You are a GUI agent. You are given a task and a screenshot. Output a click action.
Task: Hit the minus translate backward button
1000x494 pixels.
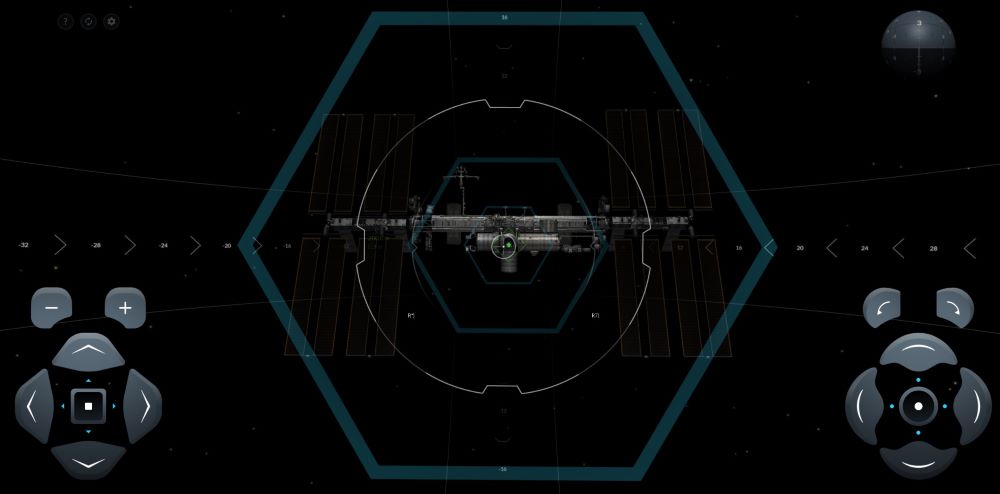(51, 307)
